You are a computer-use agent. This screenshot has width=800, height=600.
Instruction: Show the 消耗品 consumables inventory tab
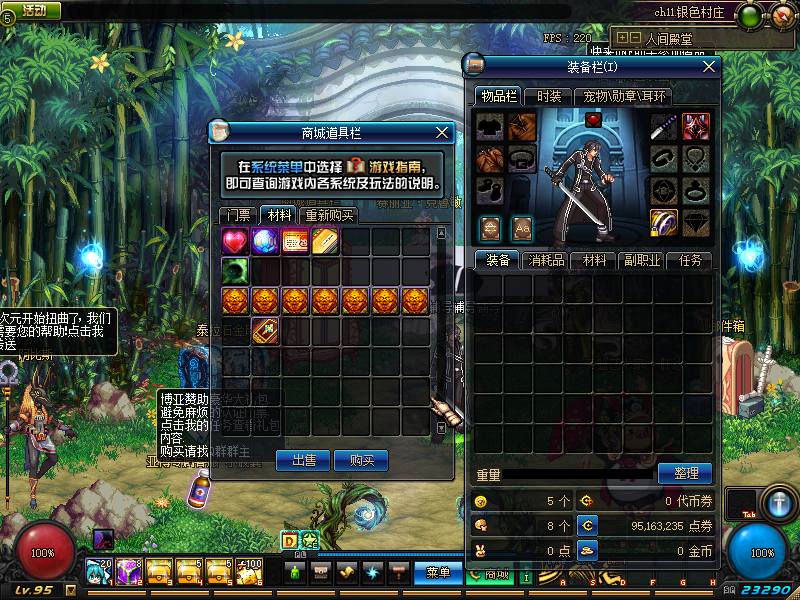point(546,260)
